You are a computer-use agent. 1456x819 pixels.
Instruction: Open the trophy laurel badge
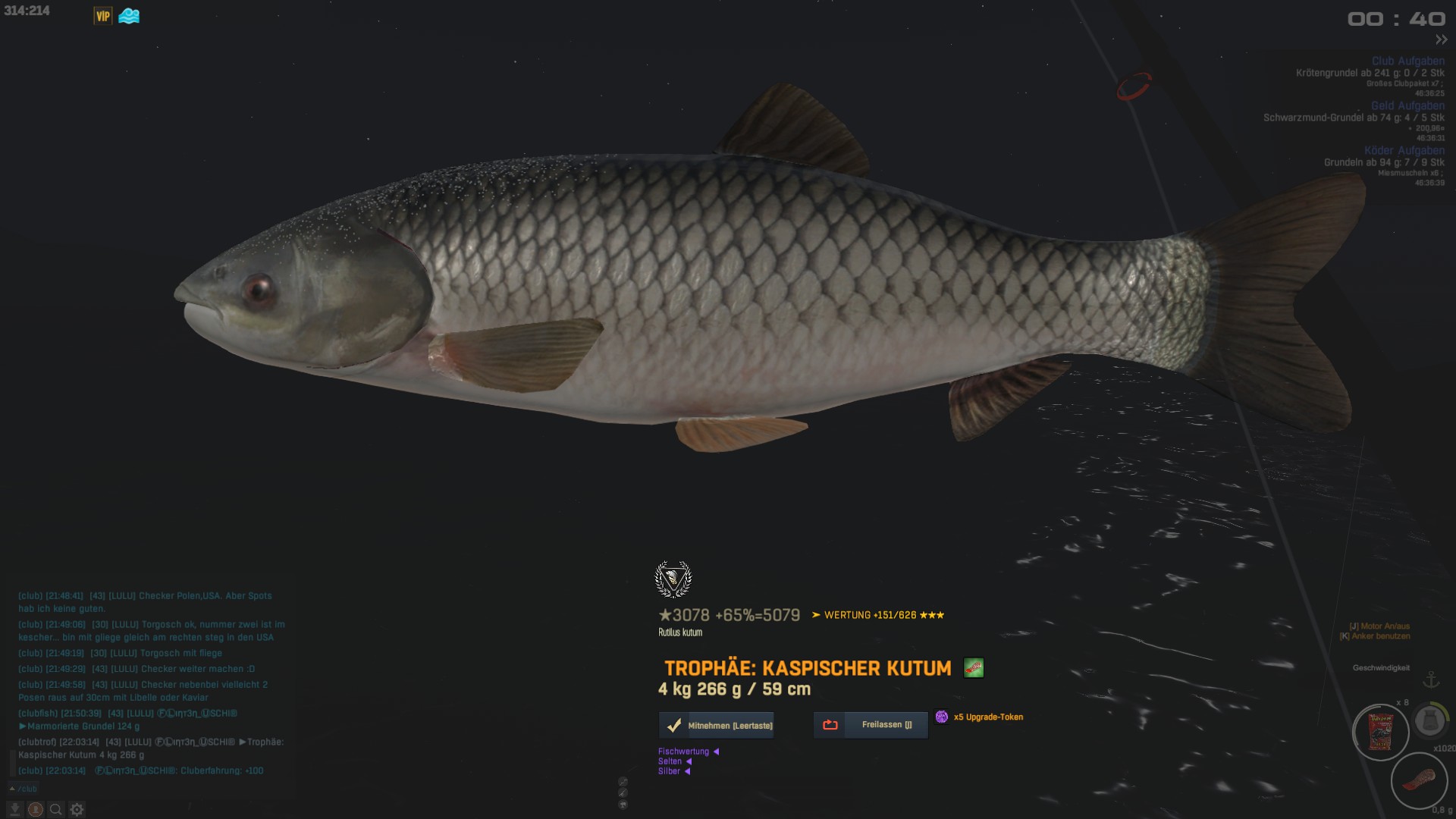pyautogui.click(x=673, y=580)
